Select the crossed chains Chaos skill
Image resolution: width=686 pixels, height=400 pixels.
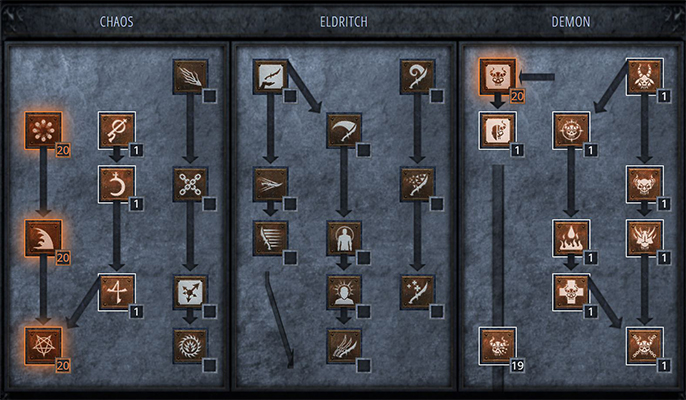coord(189,184)
